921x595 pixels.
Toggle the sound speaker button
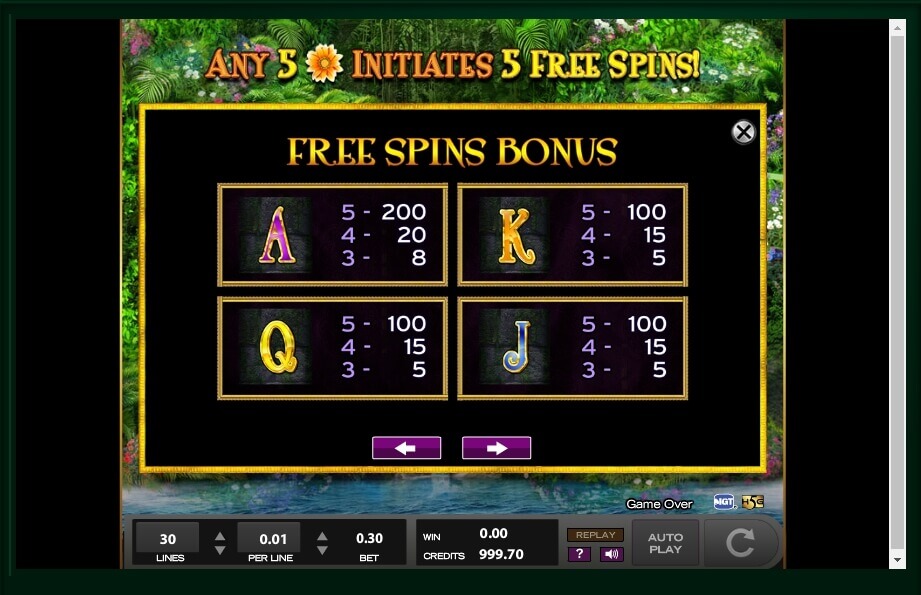[611, 554]
